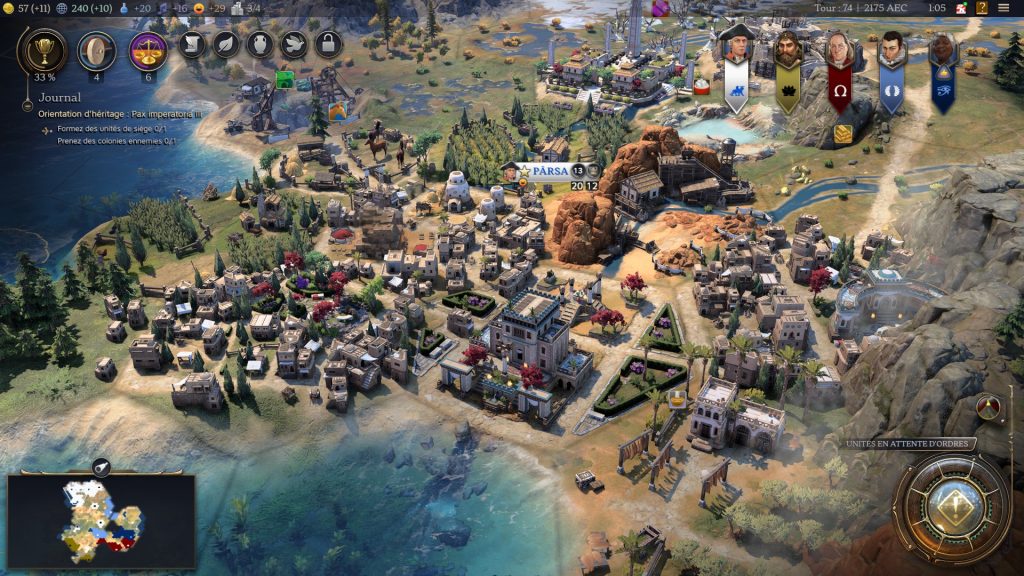Click the minimap overview
The image size is (1024, 576).
tap(102, 520)
